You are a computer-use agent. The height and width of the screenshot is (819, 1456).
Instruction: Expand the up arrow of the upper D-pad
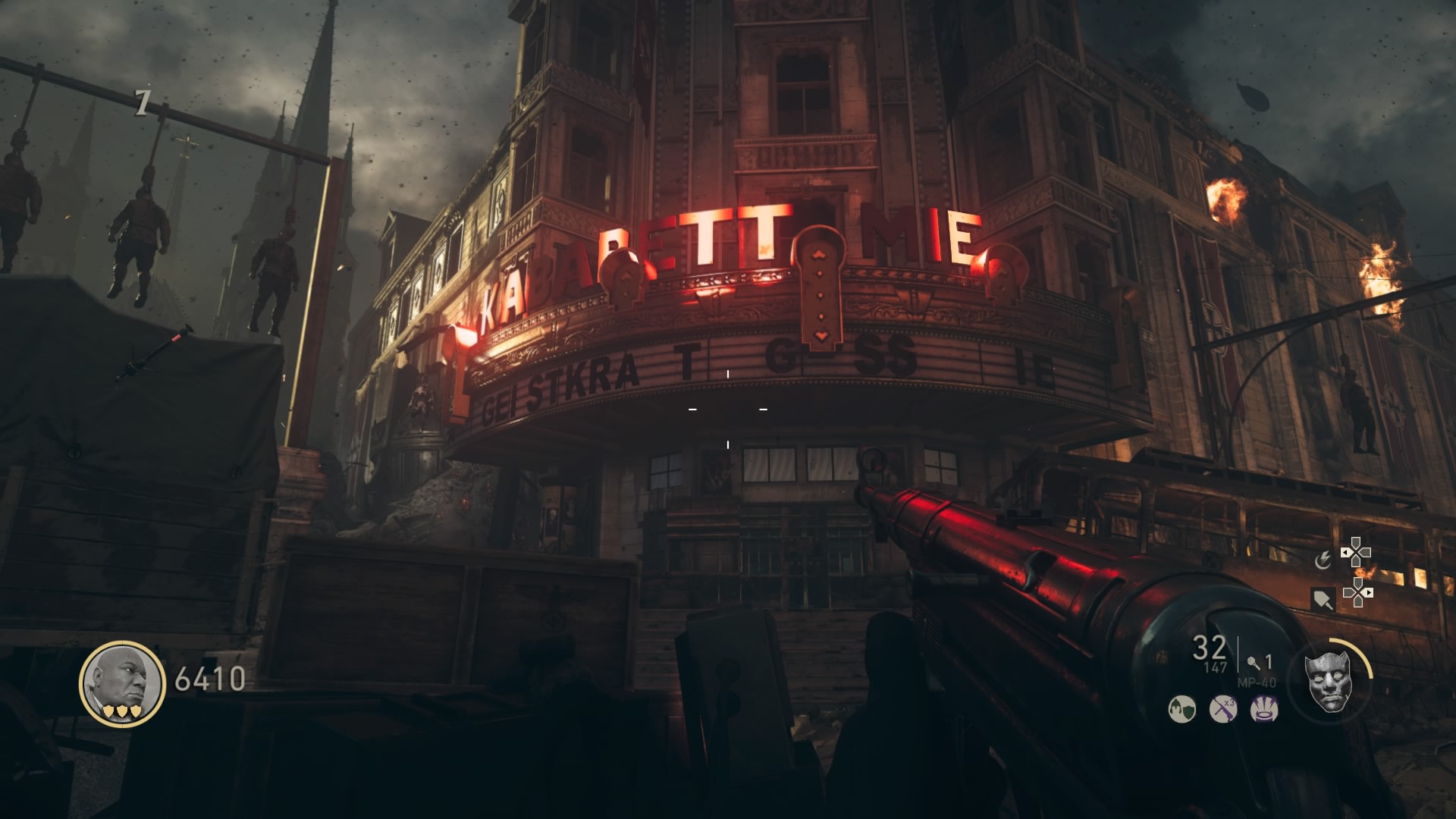tap(1357, 541)
